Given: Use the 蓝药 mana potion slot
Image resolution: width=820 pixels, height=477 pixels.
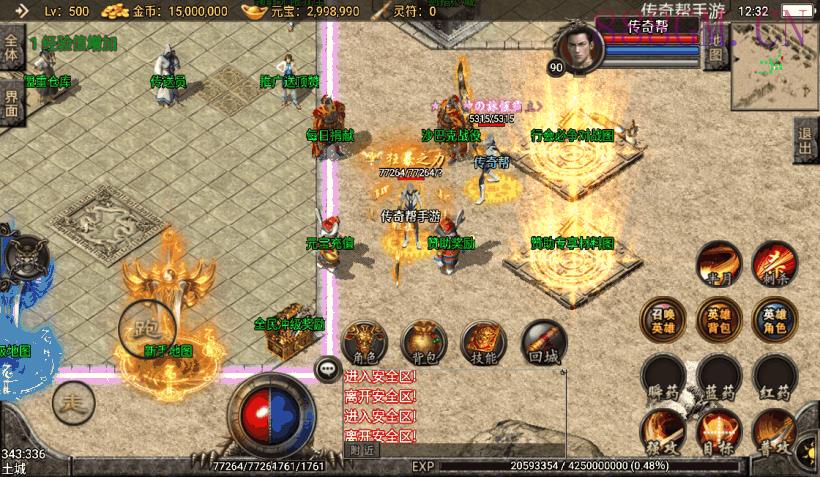Looking at the screenshot, I should [718, 375].
